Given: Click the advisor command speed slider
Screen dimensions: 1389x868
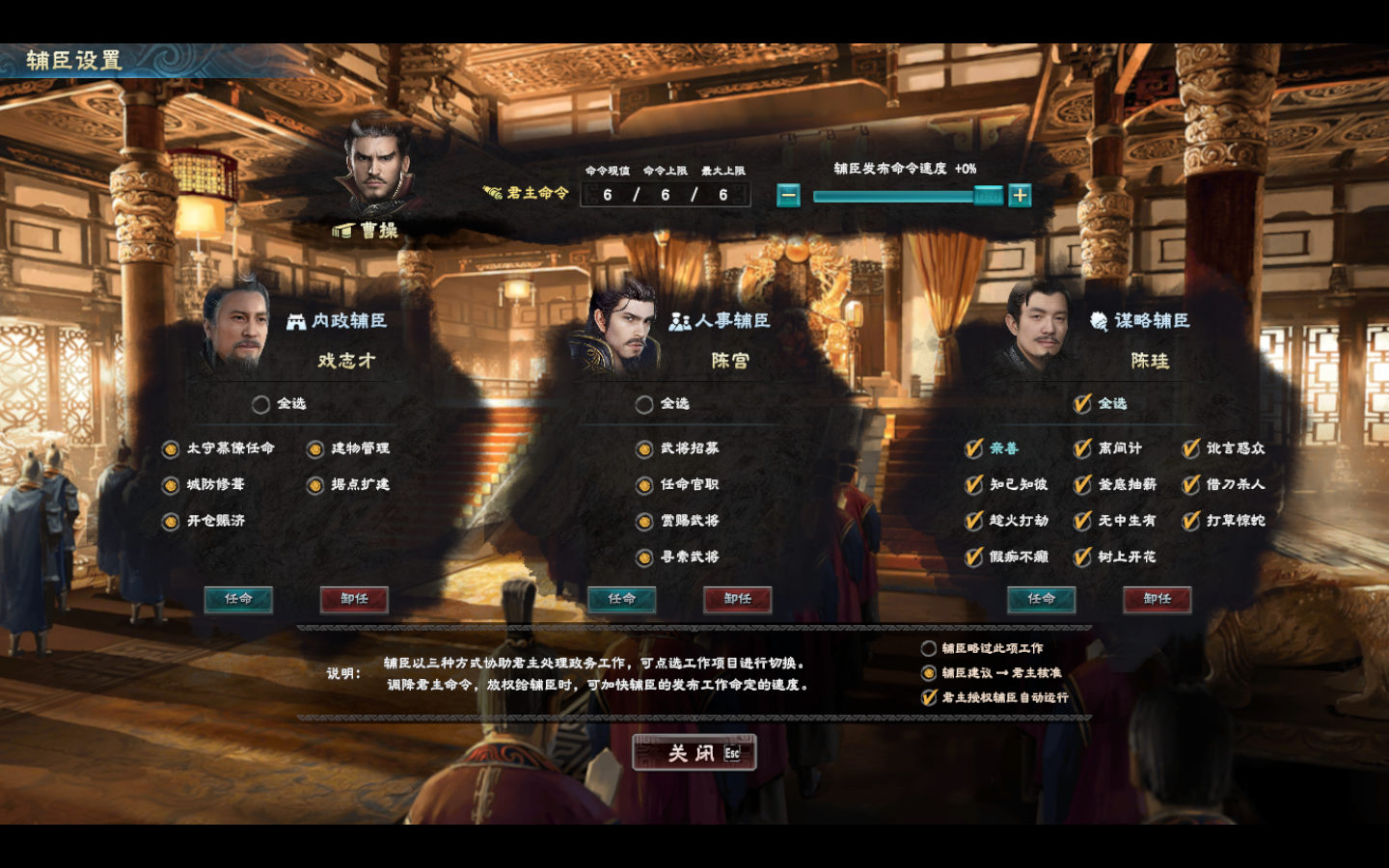Looking at the screenshot, I should pyautogui.click(x=897, y=196).
